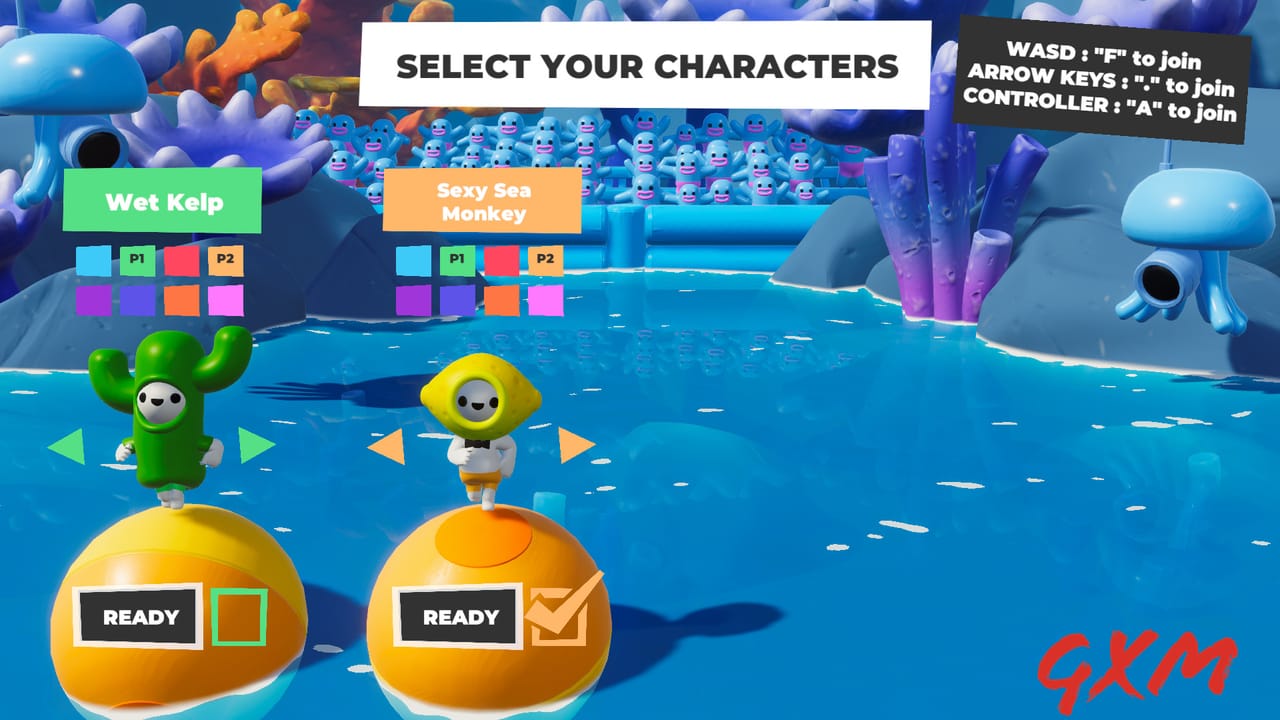Viewport: 1280px width, 720px height.
Task: Click the Sexy Sea Monkey name banner
Action: pos(484,199)
